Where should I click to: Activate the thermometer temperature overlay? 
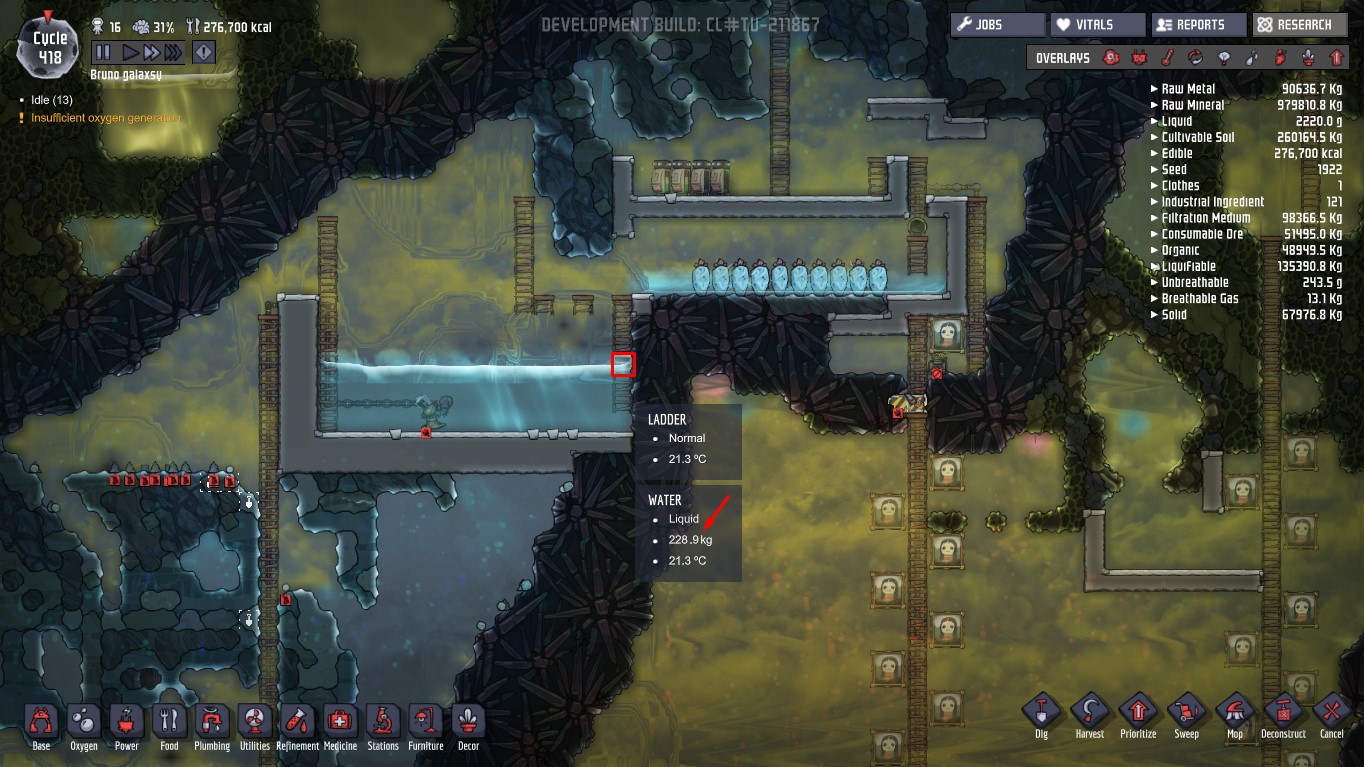(1166, 58)
